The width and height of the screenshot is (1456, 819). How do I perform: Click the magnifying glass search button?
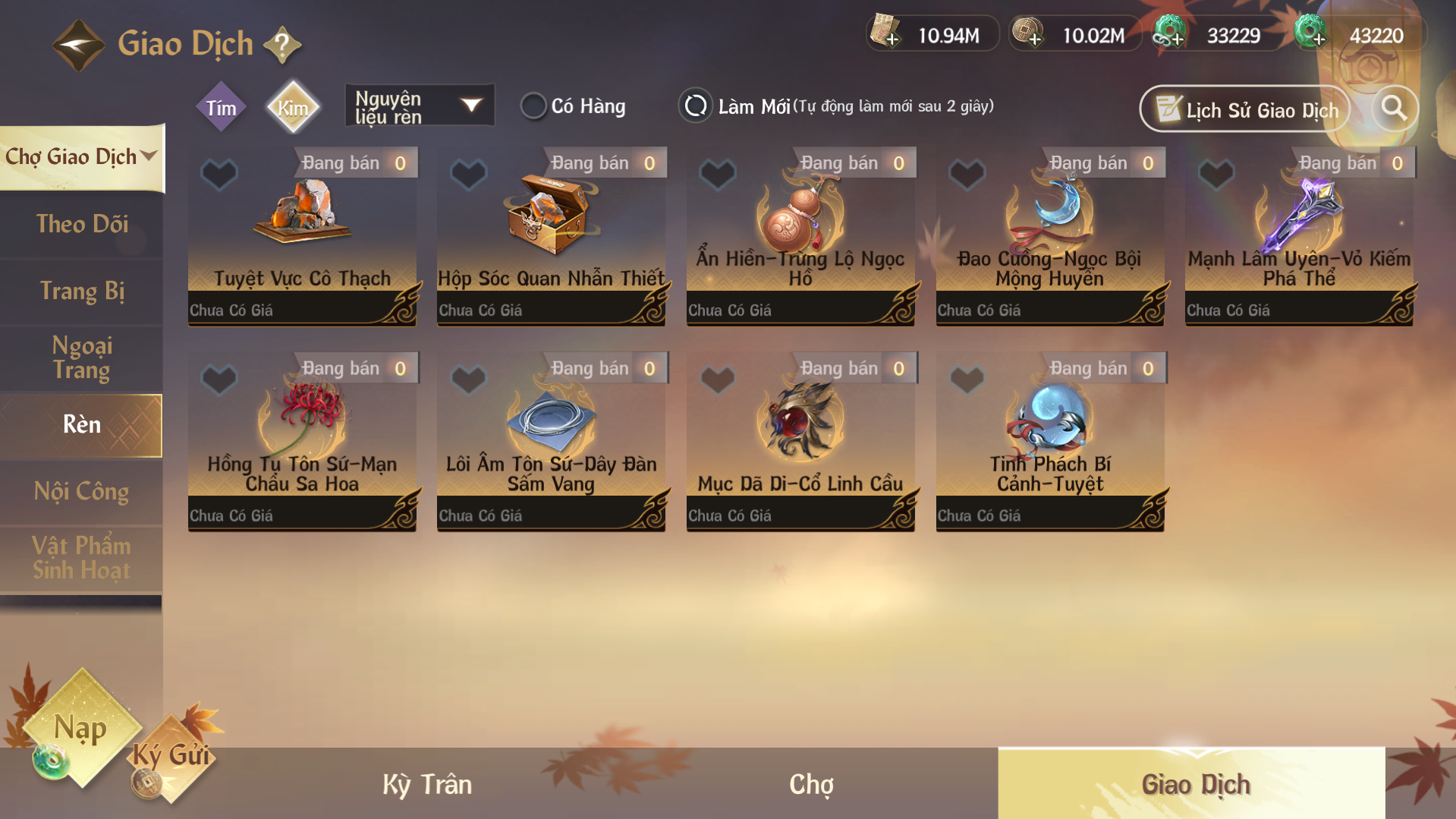pyautogui.click(x=1394, y=109)
